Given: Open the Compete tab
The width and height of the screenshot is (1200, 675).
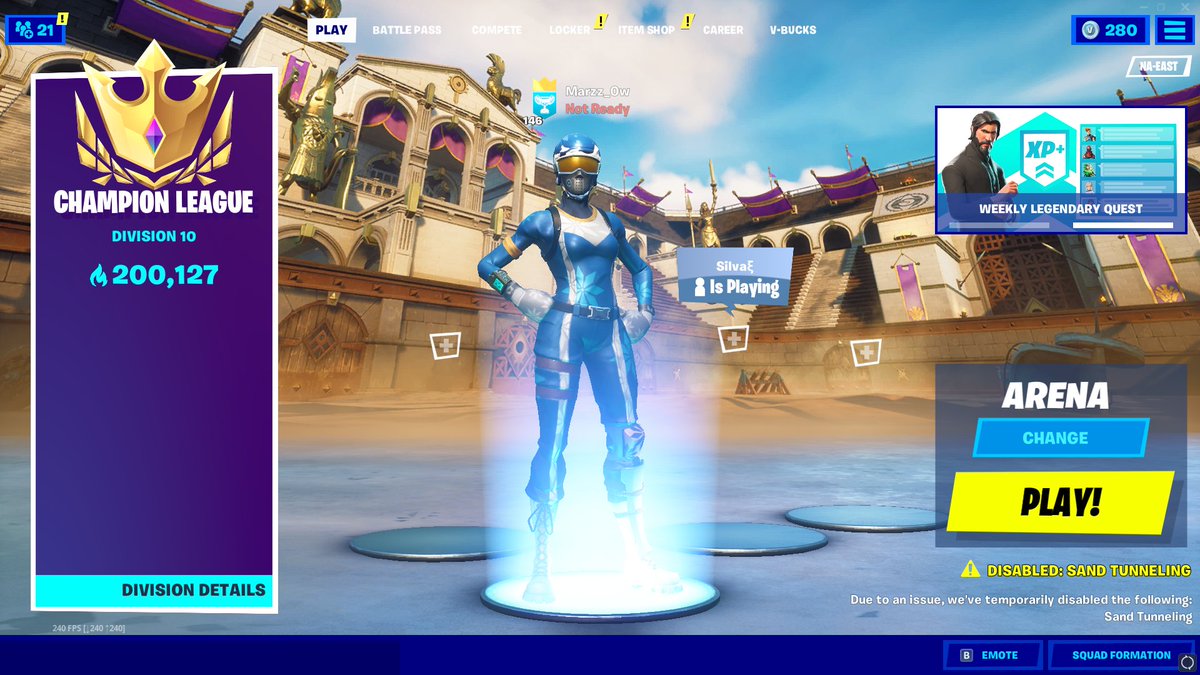Looking at the screenshot, I should click(496, 30).
